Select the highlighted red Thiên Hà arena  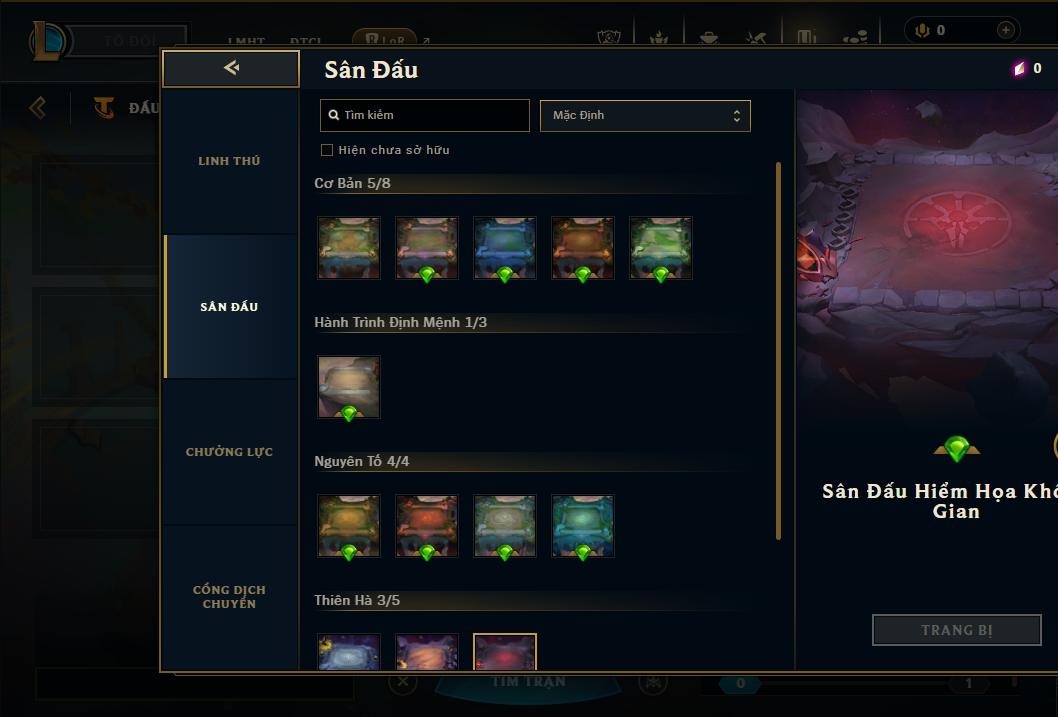(505, 652)
